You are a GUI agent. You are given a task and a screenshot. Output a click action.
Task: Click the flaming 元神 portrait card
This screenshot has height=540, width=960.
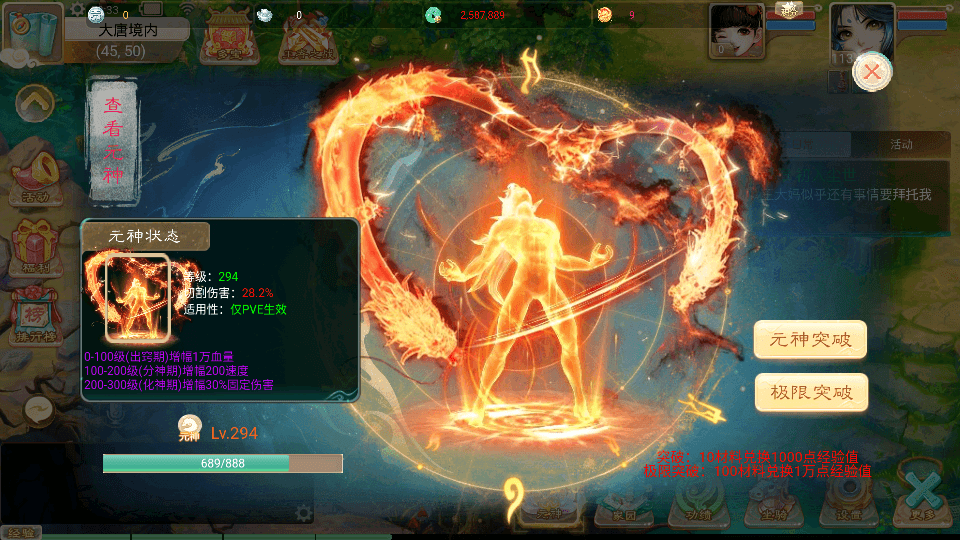138,298
